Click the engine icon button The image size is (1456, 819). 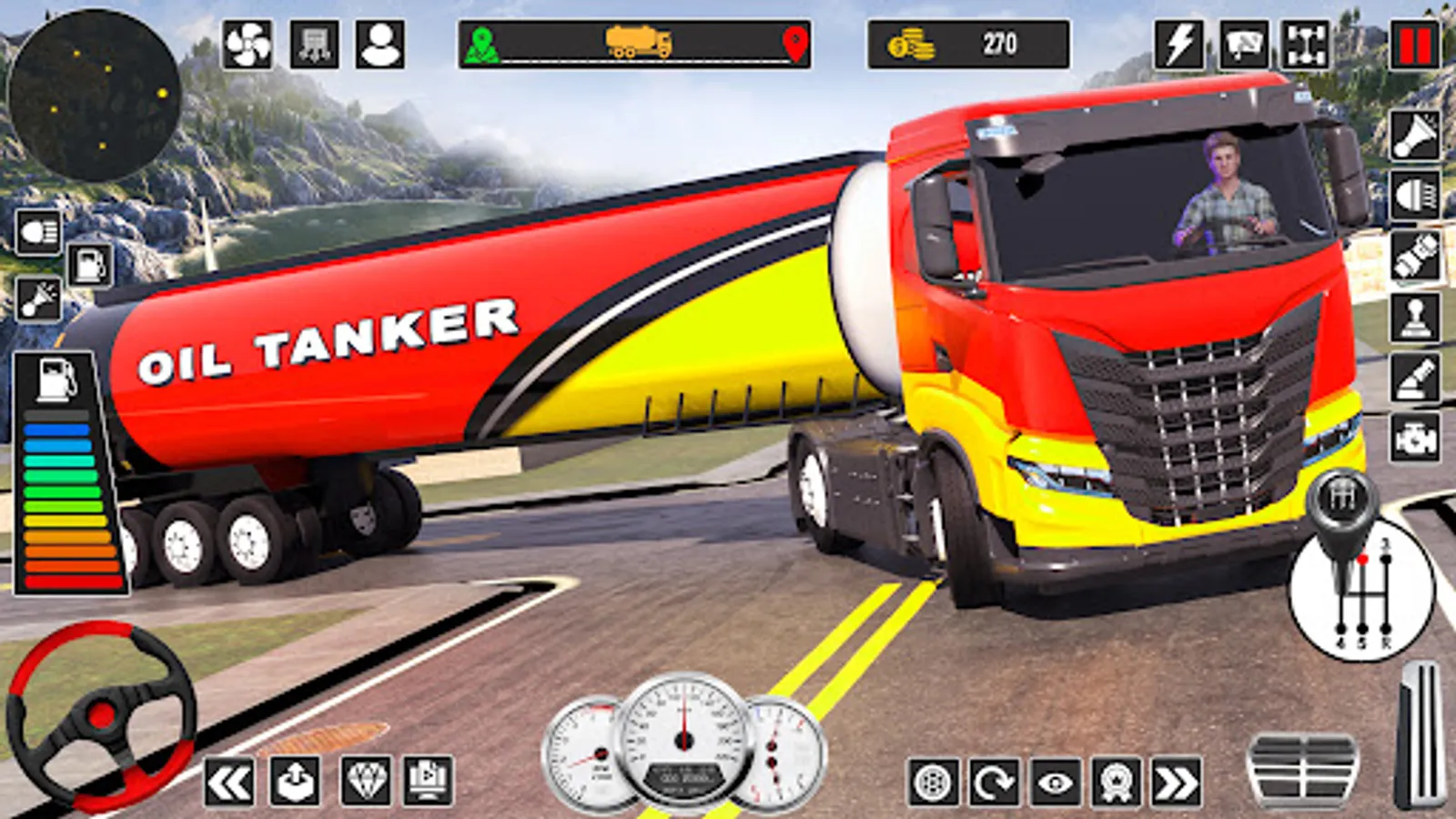1415,439
